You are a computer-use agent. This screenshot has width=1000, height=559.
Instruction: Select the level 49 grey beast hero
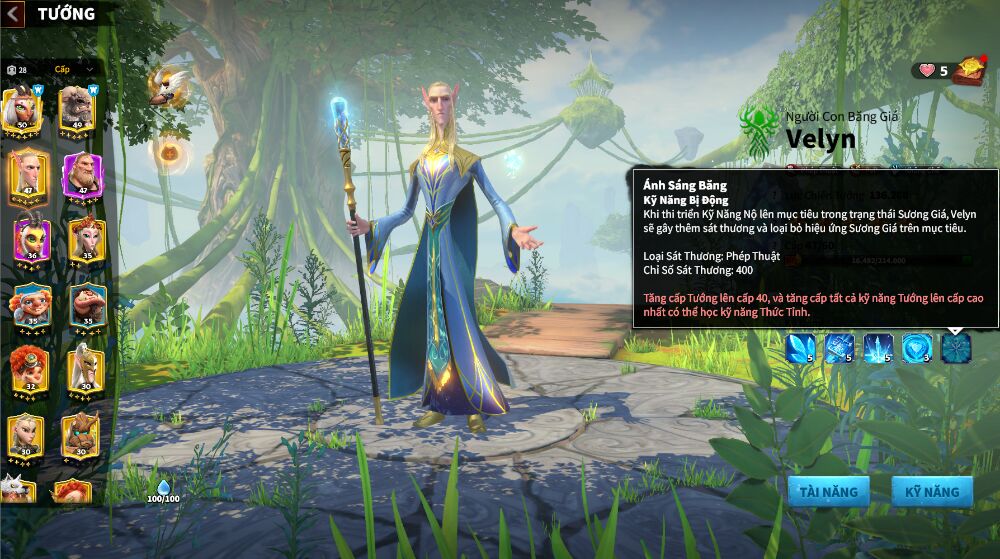pyautogui.click(x=76, y=110)
